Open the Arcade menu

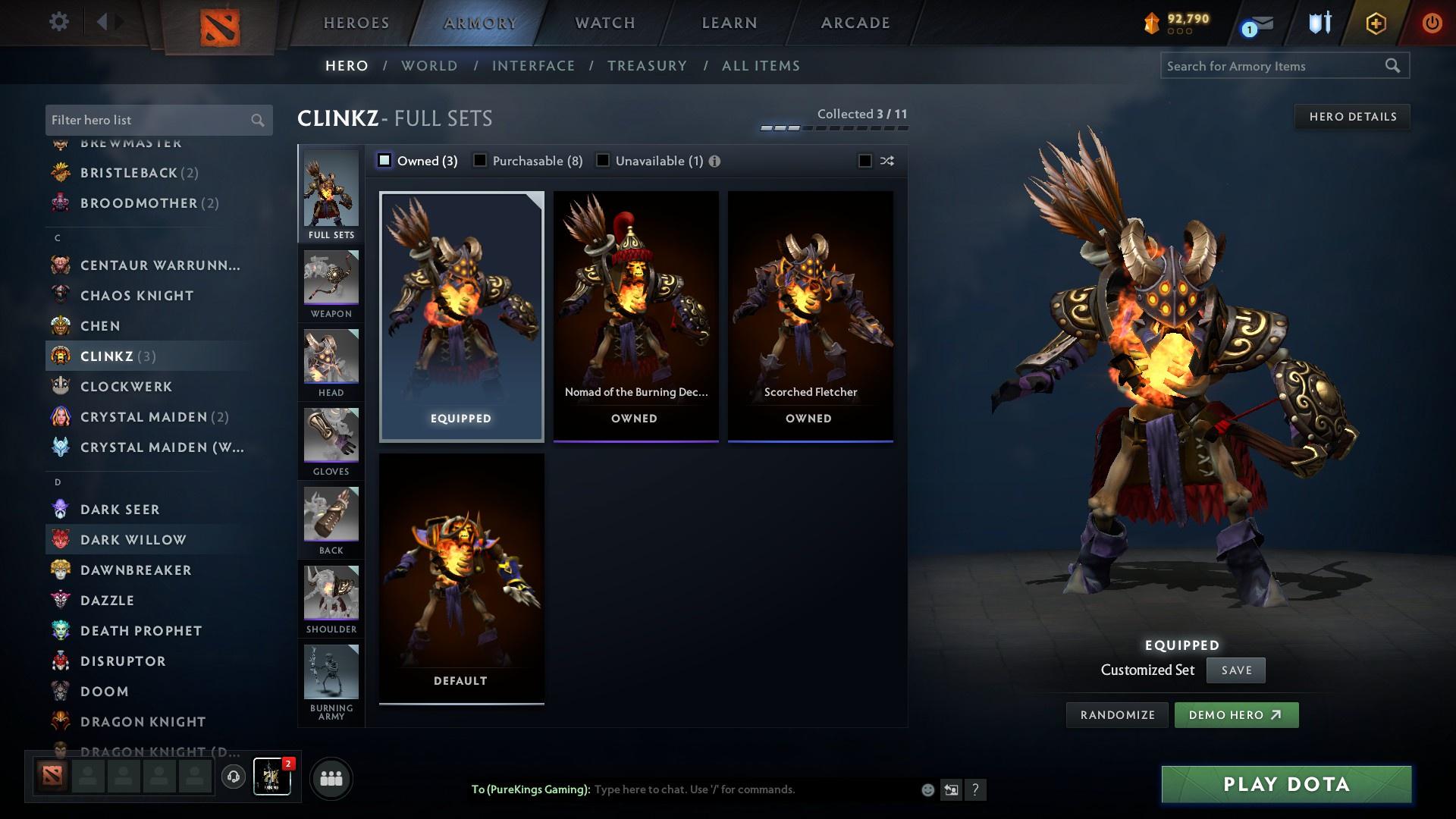point(855,23)
